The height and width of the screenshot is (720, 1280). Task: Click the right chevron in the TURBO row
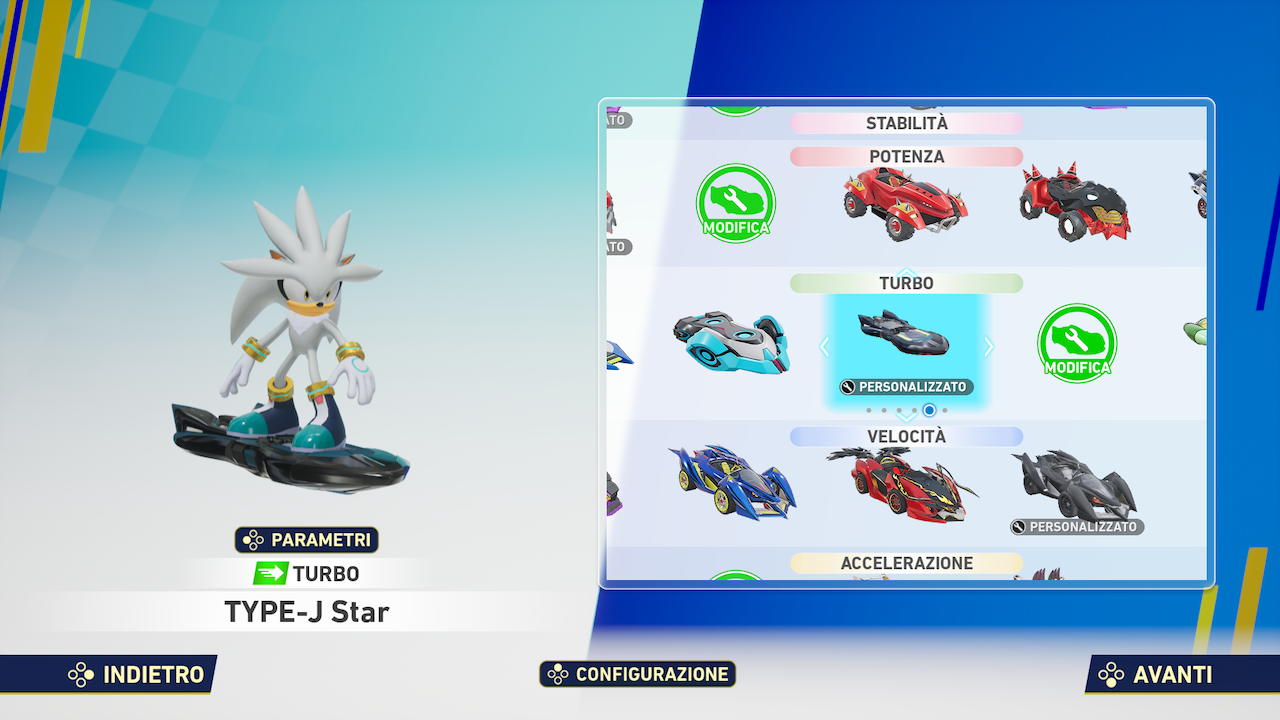click(988, 346)
